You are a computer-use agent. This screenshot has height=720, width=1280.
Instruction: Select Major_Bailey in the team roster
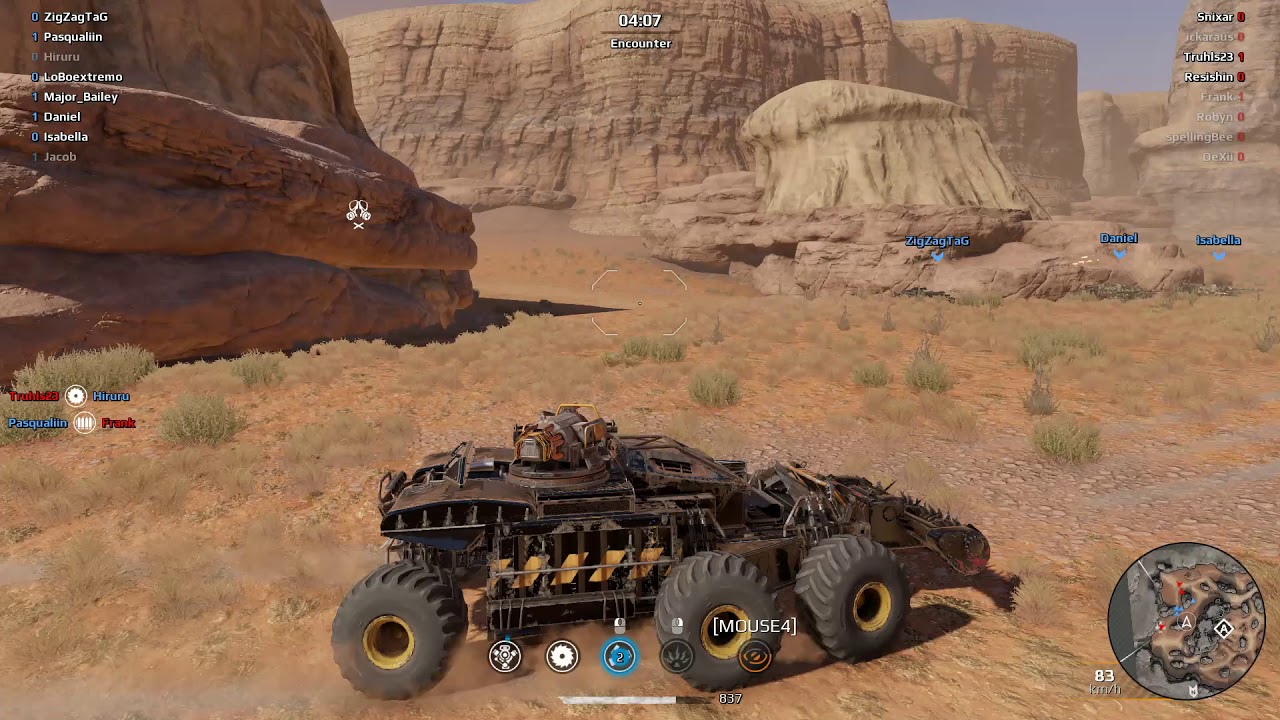[80, 97]
